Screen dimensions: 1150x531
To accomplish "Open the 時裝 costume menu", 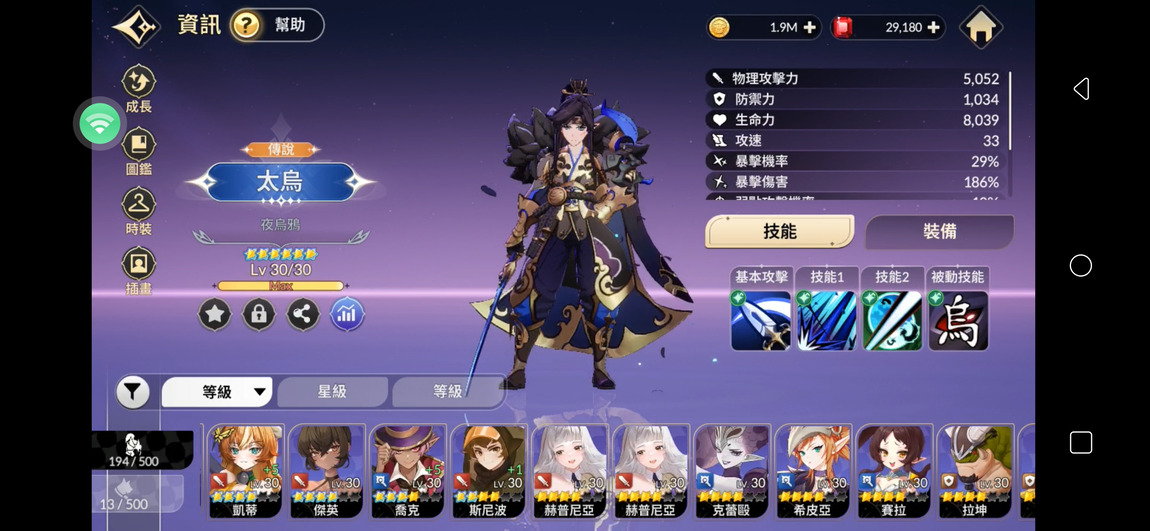I will [139, 211].
